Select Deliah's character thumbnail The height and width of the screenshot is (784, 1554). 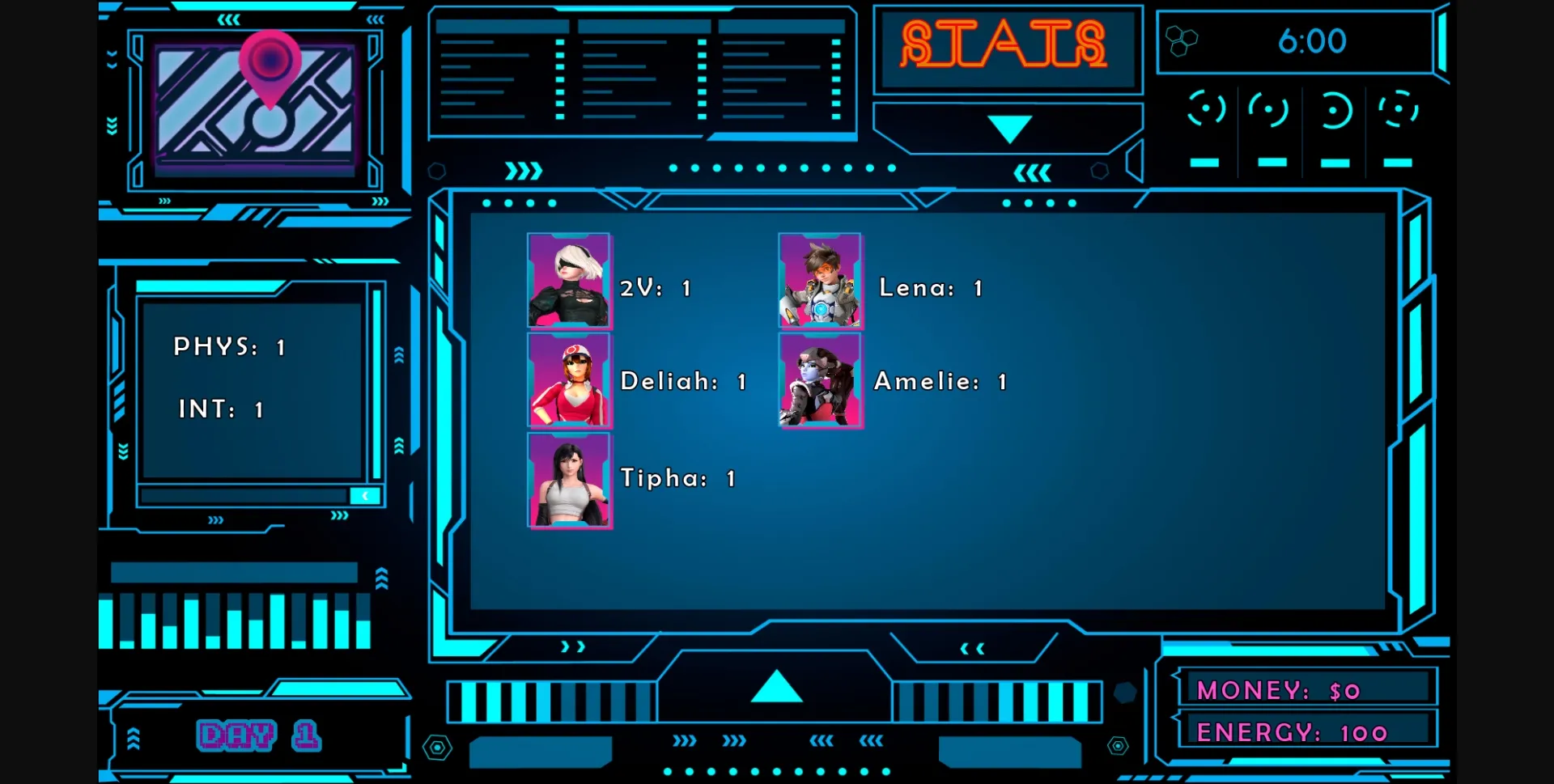coord(570,382)
